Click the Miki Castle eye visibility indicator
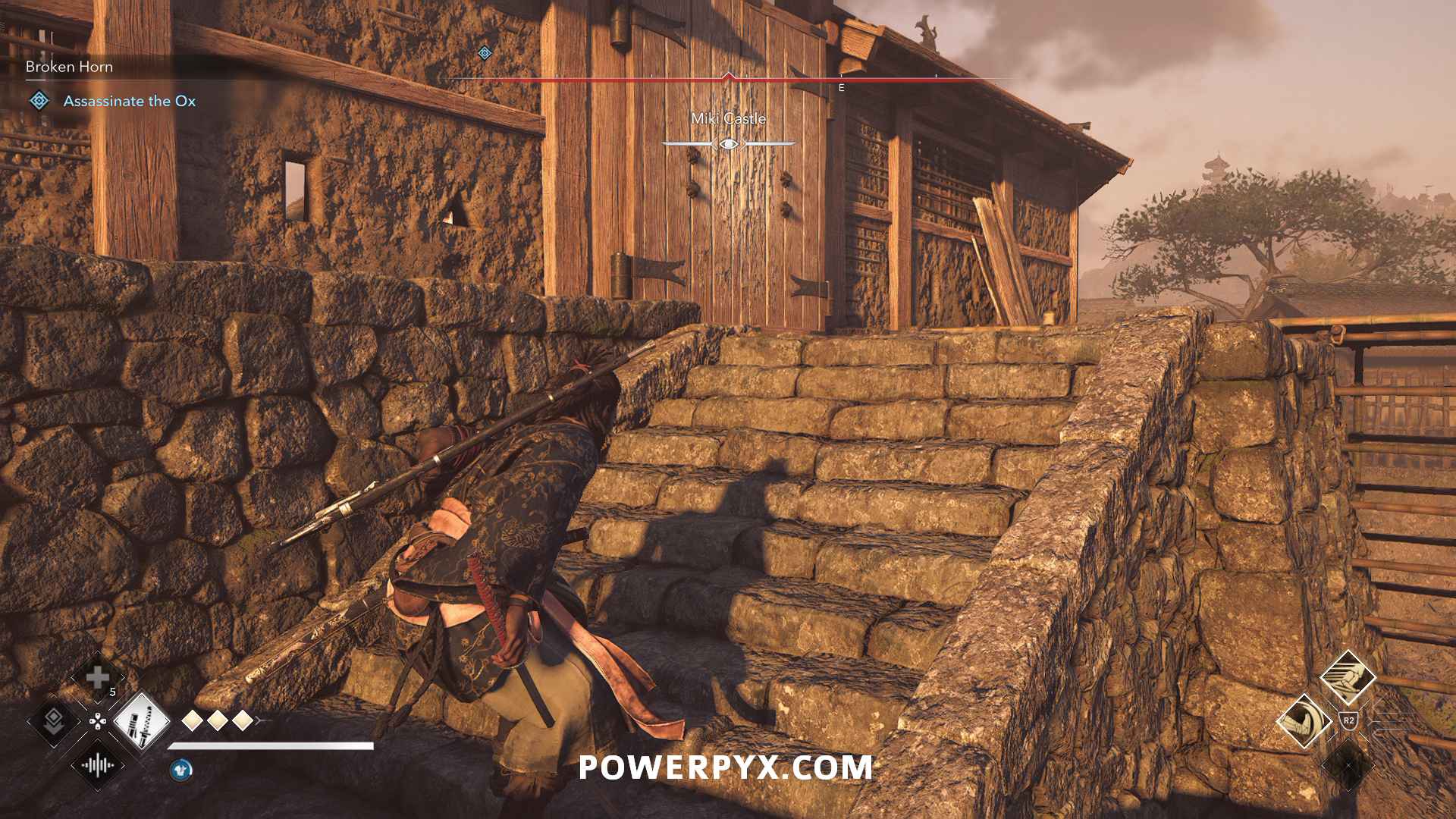This screenshot has height=819, width=1456. 728,143
